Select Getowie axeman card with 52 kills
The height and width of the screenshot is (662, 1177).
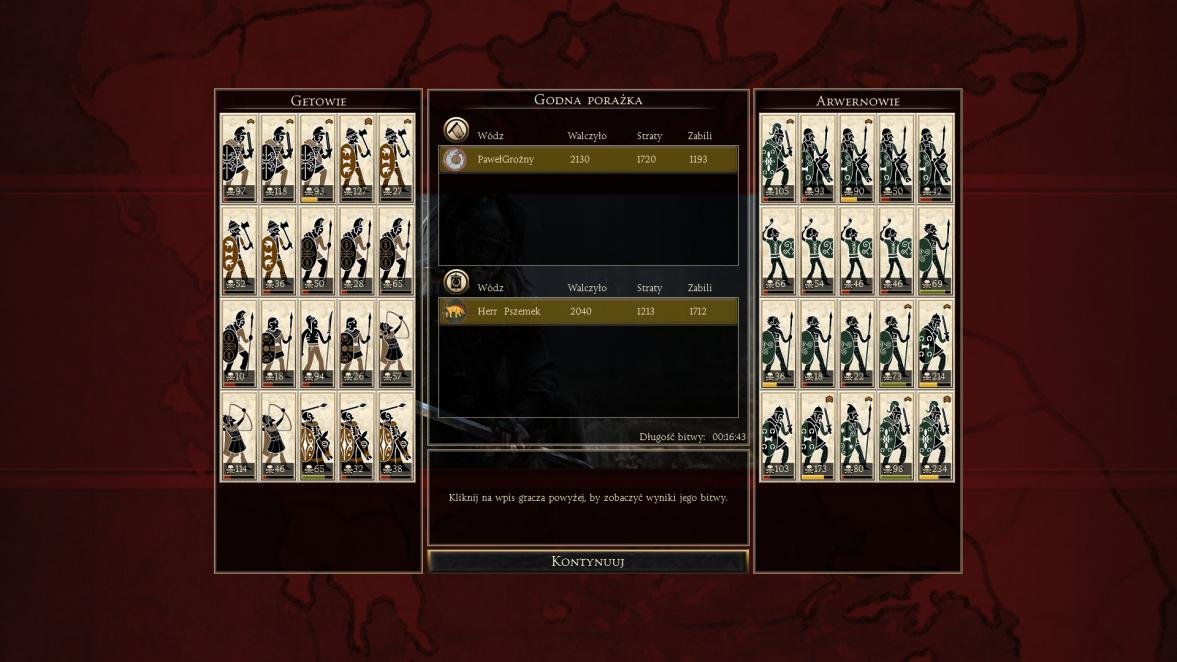(239, 251)
